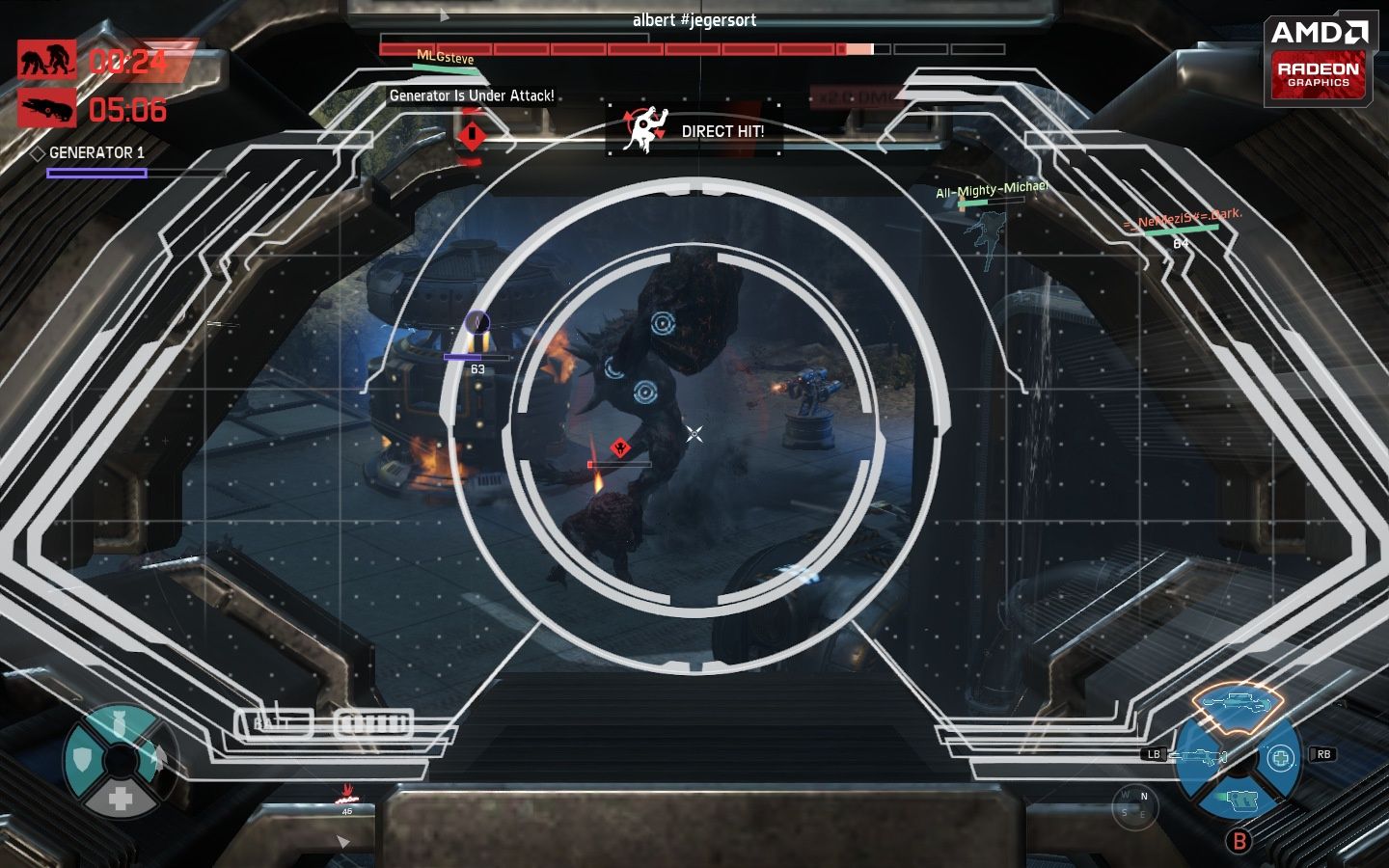Click the LB button prompt
Screen dimensions: 1389x868
coord(1154,752)
